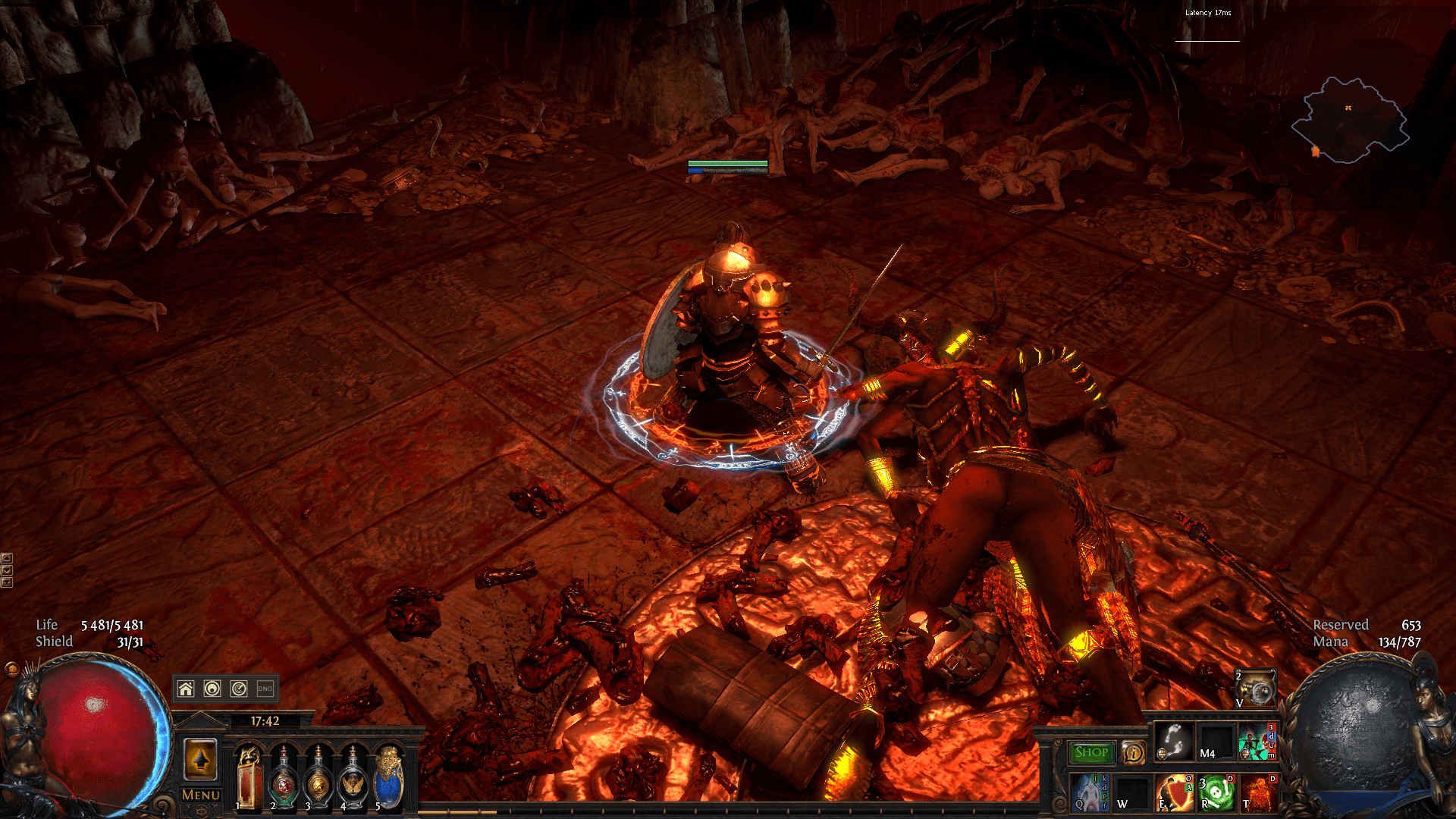Click the gold level-up arrow button
Viewport: 1456px width, 819px height.
(x=201, y=759)
